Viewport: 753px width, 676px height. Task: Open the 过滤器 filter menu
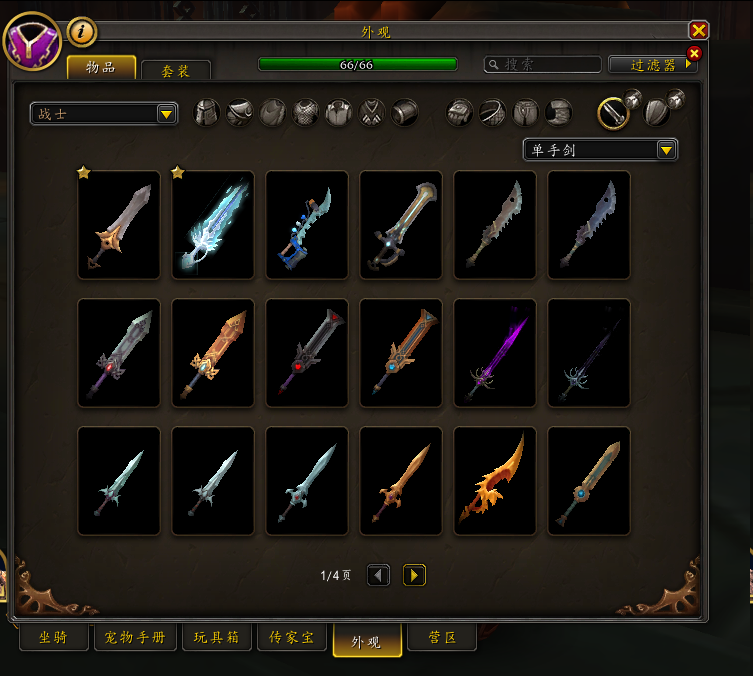[653, 64]
